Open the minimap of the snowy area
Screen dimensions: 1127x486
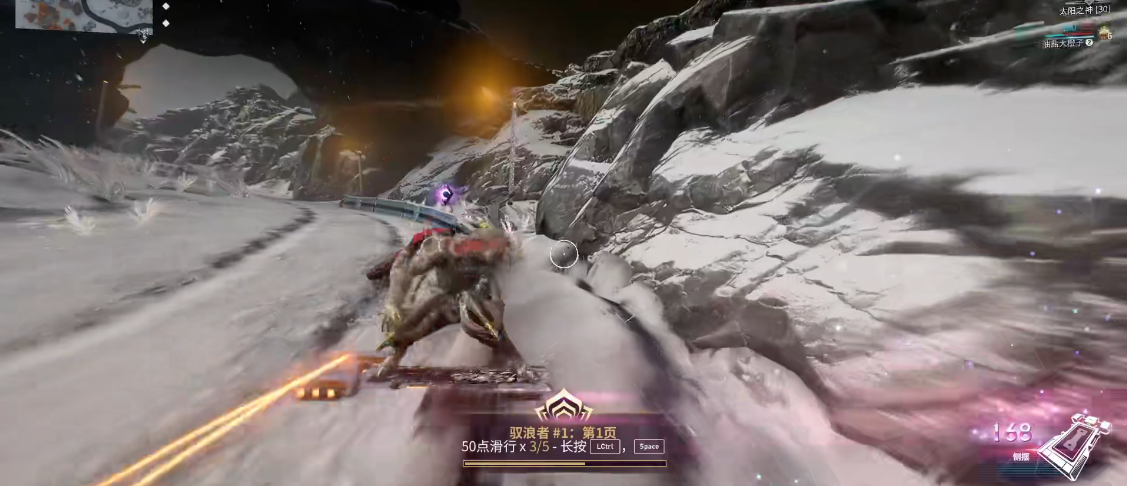(x=82, y=15)
